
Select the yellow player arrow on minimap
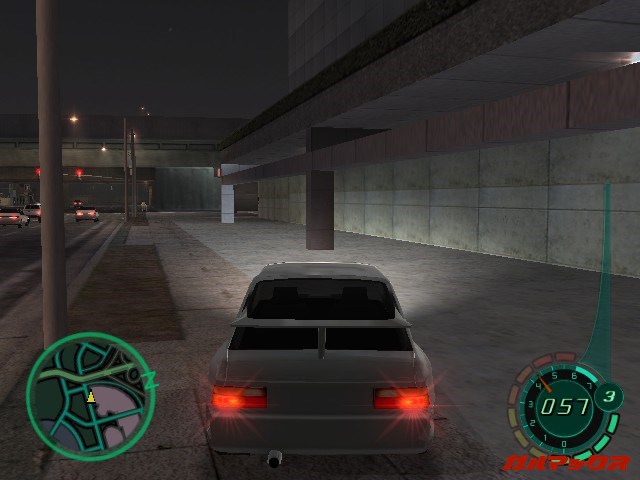tap(90, 397)
